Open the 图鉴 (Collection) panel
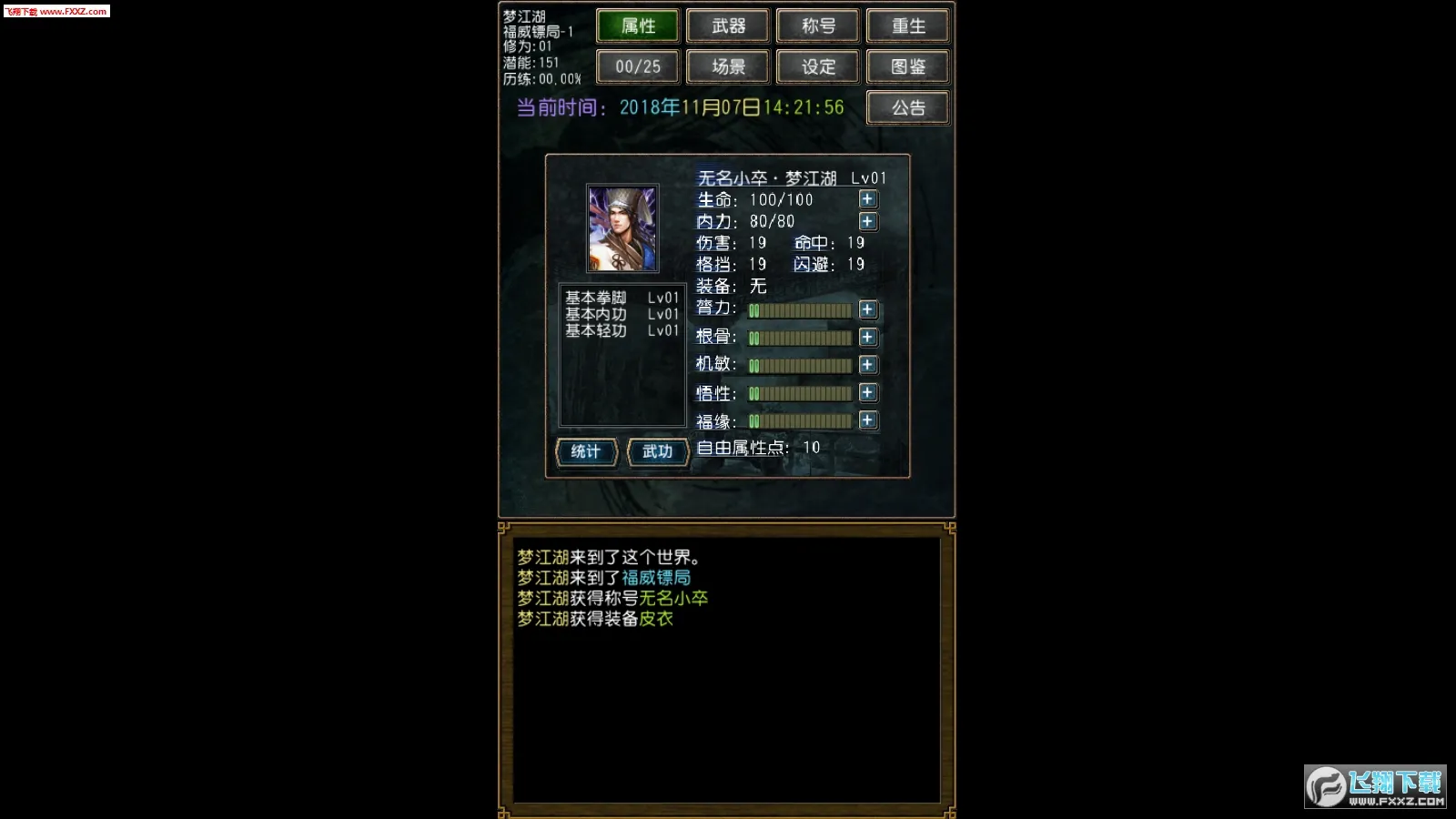The height and width of the screenshot is (819, 1456). pyautogui.click(x=907, y=66)
